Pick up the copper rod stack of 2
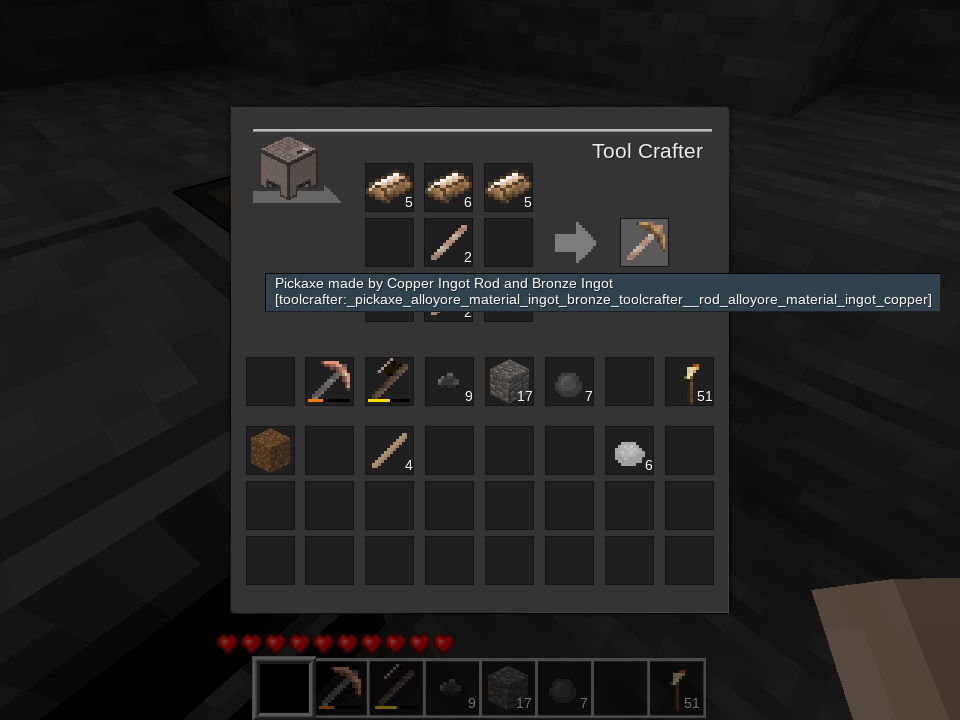960x720 pixels. (x=448, y=243)
